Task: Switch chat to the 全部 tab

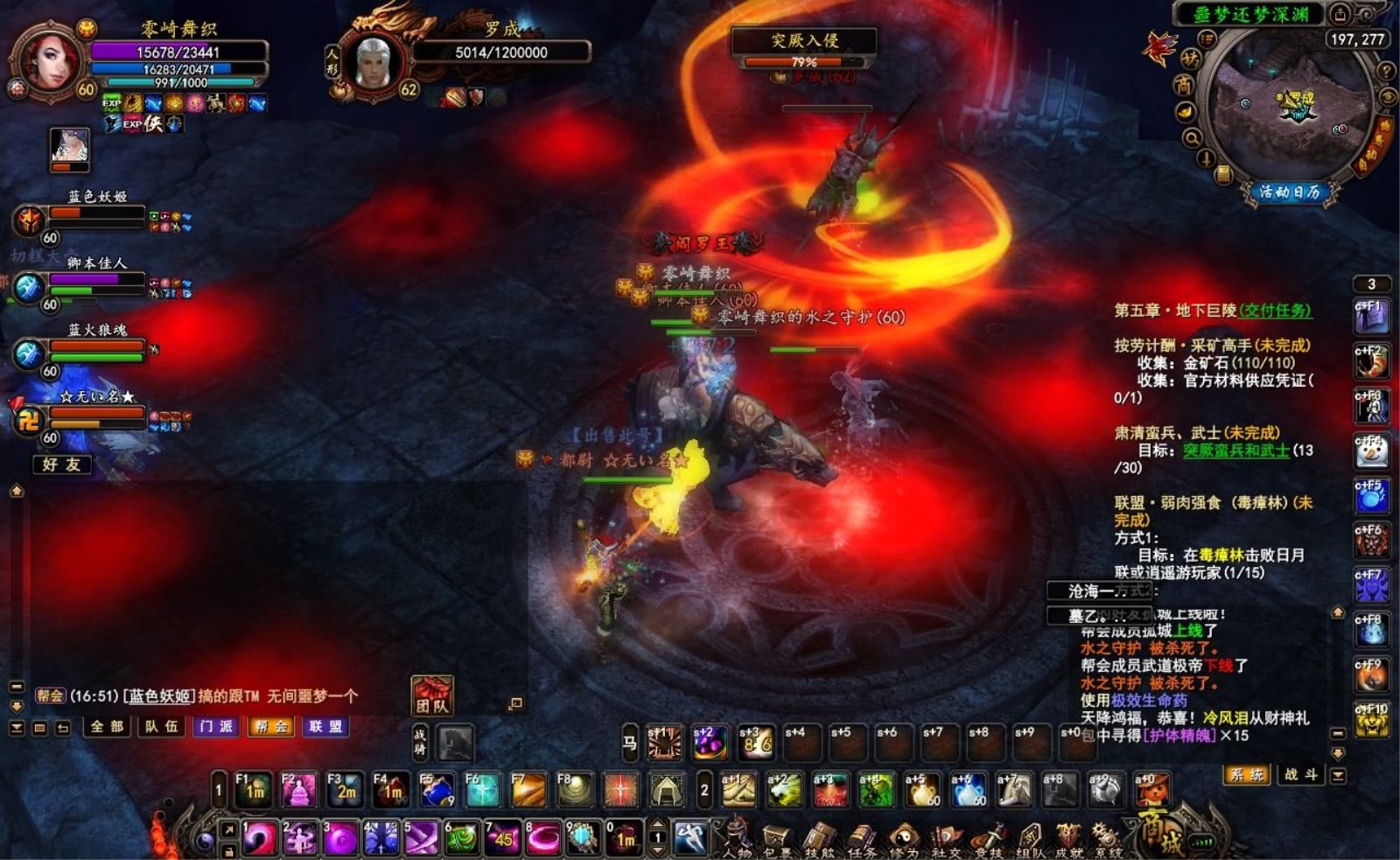Action: pyautogui.click(x=107, y=726)
